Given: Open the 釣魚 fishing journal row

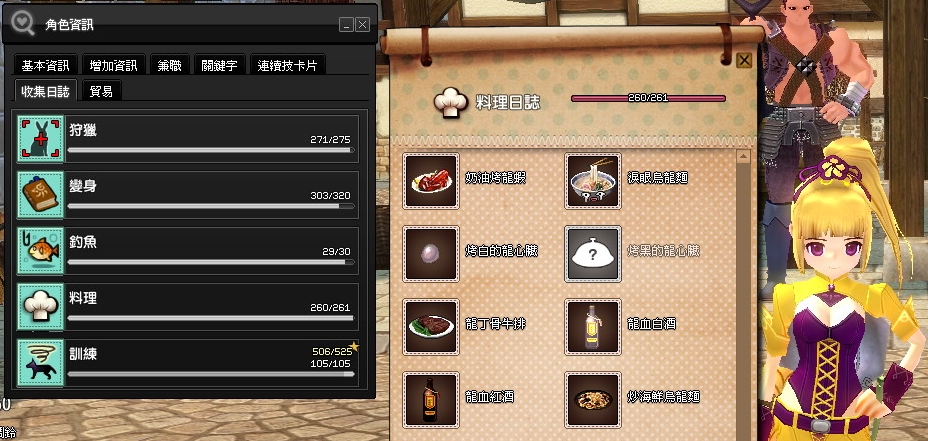Looking at the screenshot, I should point(187,250).
